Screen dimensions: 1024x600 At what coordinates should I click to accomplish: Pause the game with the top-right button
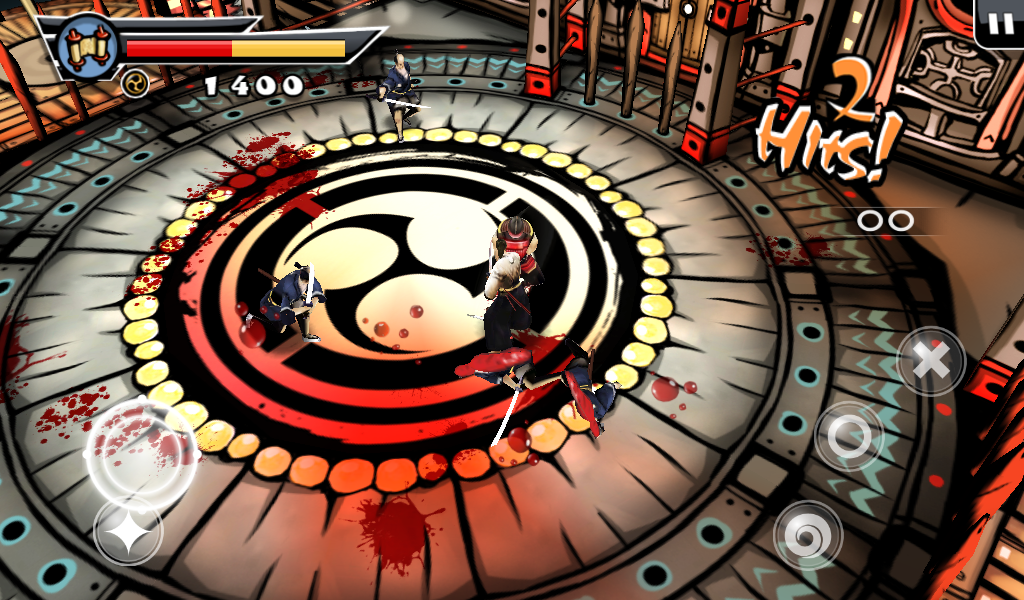[999, 24]
